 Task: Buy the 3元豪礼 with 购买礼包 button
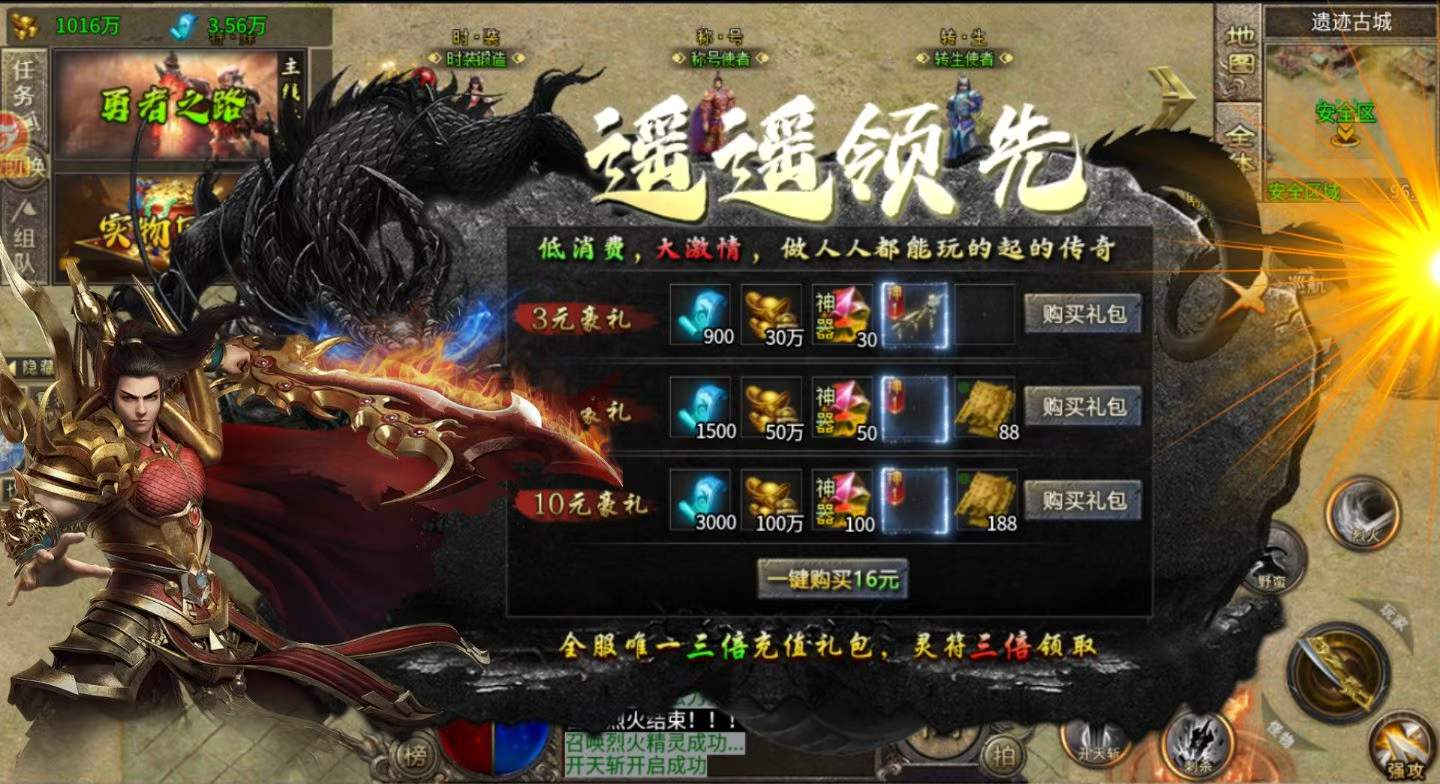(x=1082, y=313)
